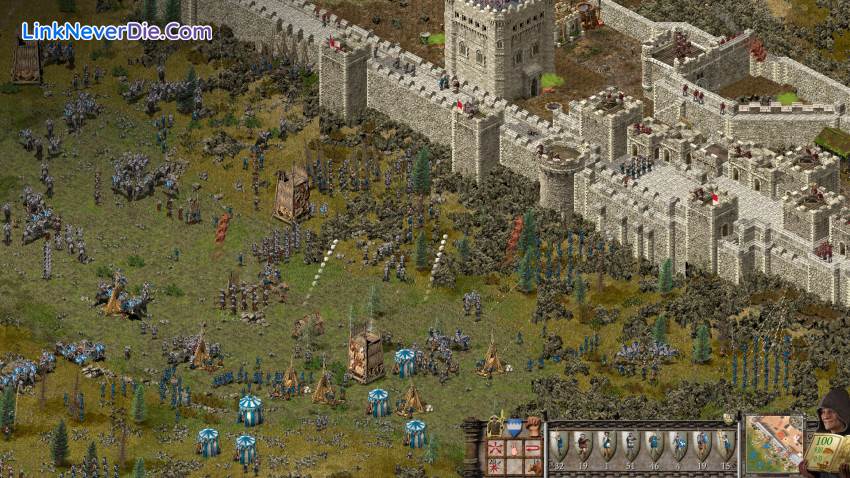Choose the blue shield defensive stance

click(514, 426)
